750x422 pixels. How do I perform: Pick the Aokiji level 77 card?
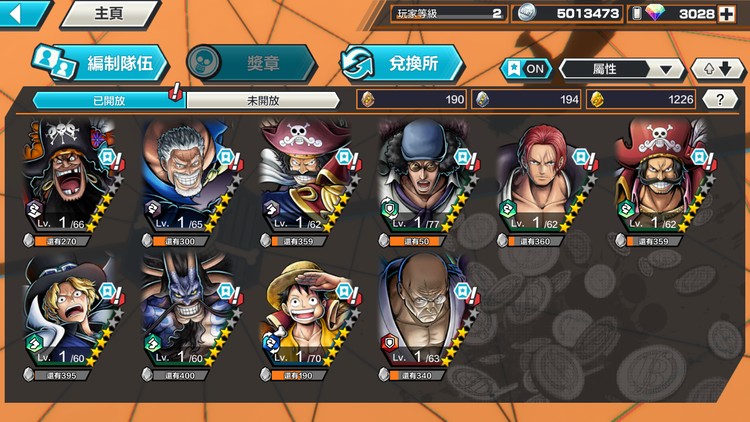tap(421, 182)
